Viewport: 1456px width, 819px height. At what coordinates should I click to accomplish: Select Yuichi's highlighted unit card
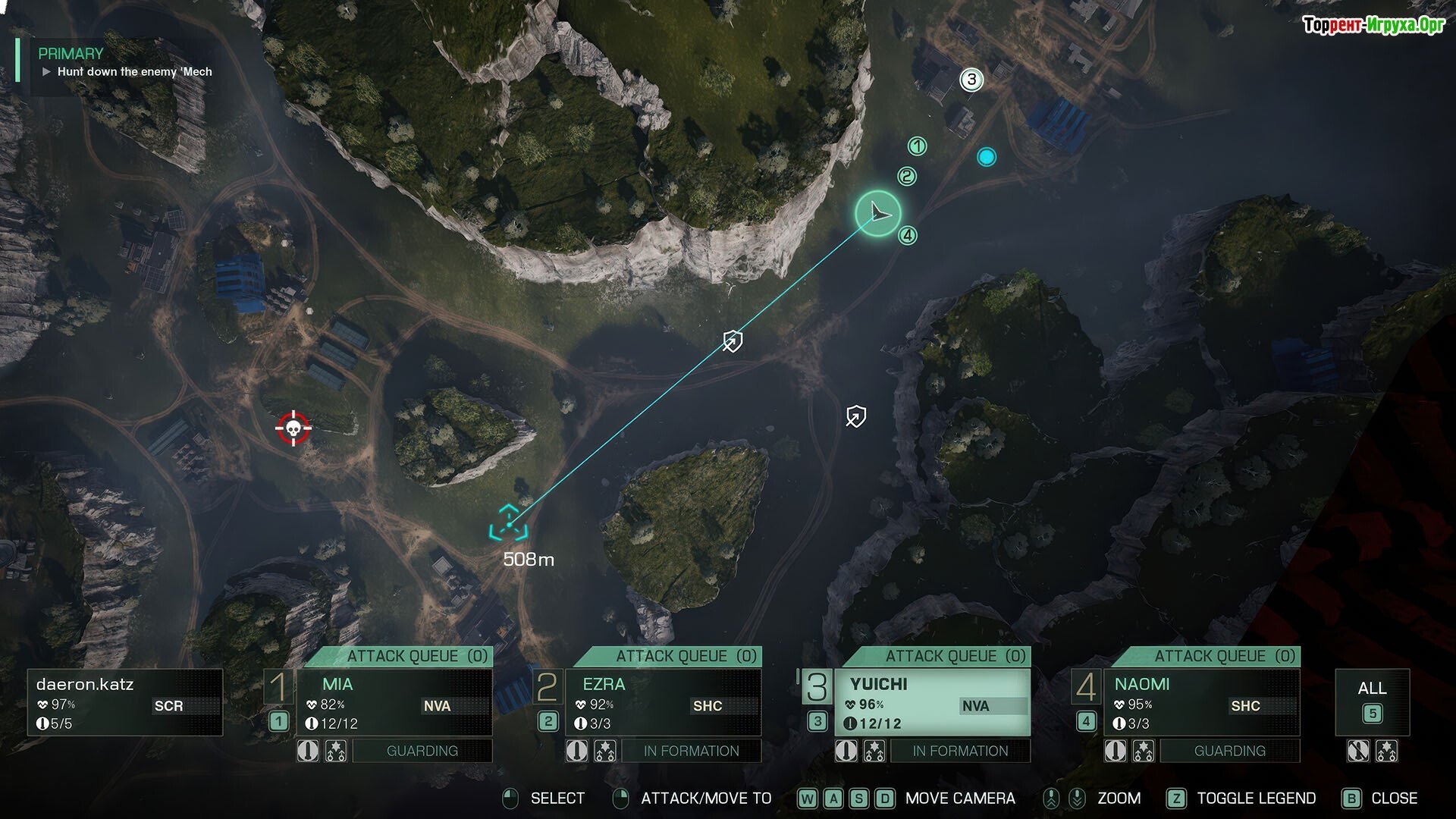pos(932,702)
